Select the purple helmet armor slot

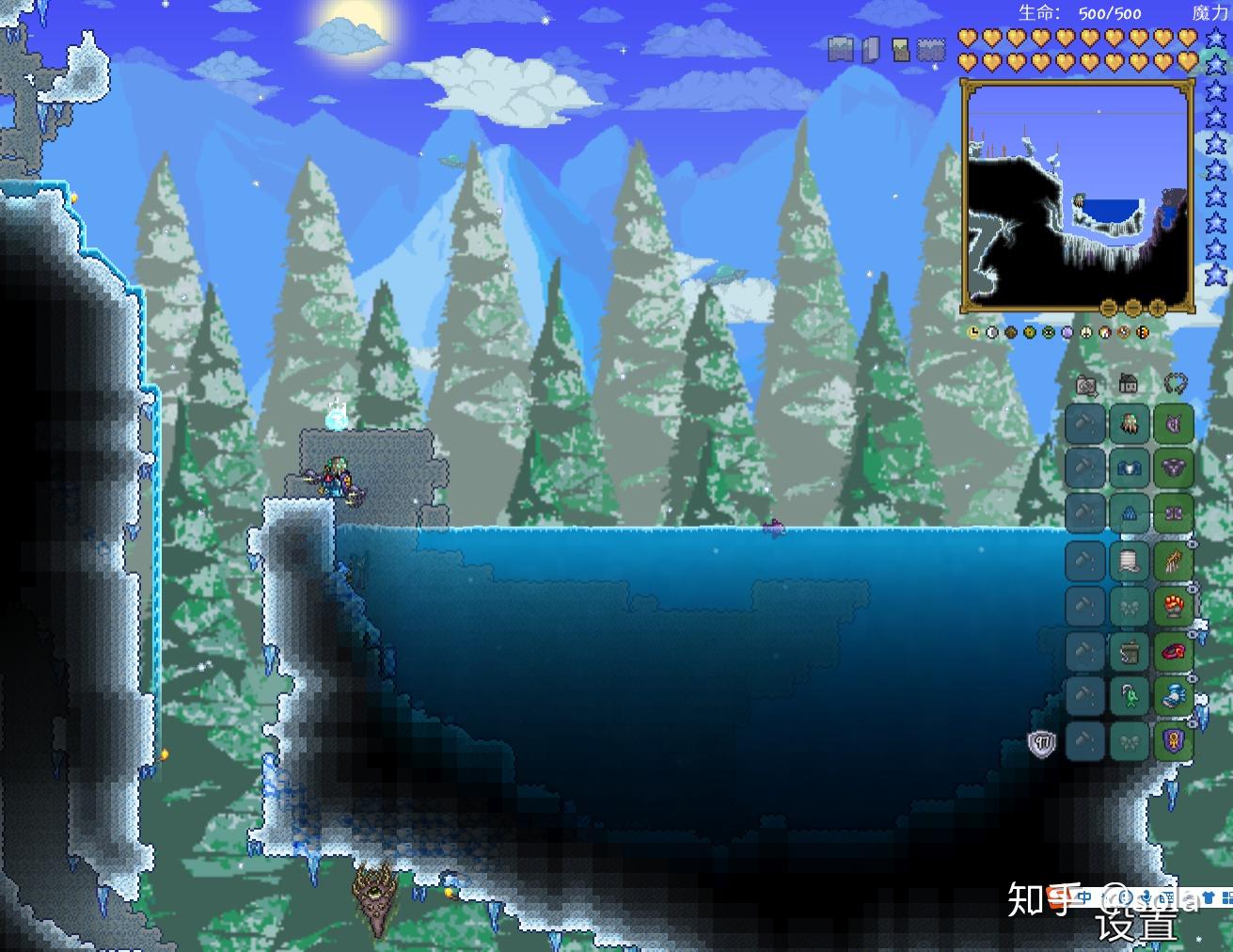(1173, 424)
